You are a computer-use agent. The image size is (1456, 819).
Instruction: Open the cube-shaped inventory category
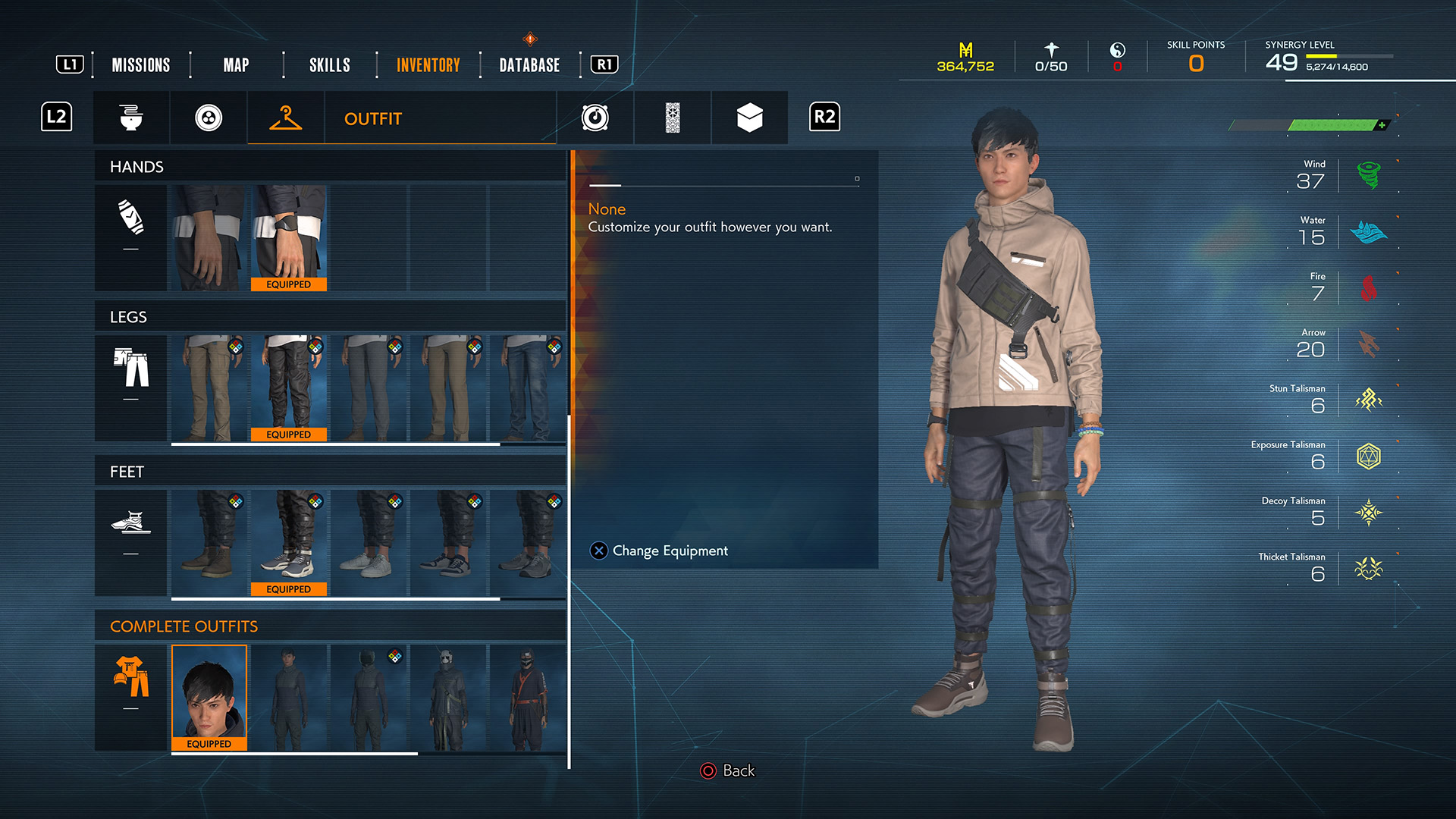(749, 118)
